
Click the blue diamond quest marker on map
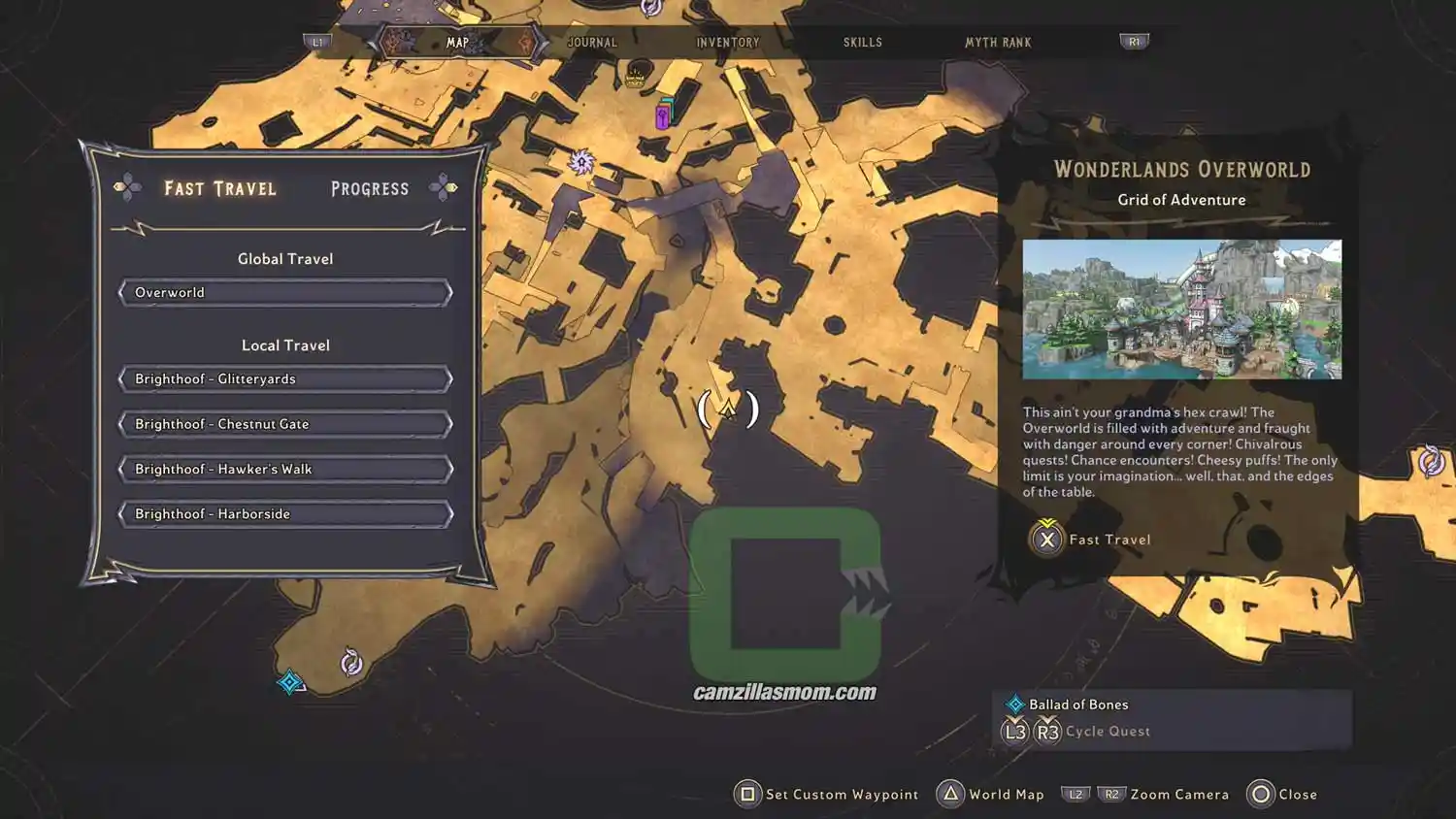coord(289,682)
